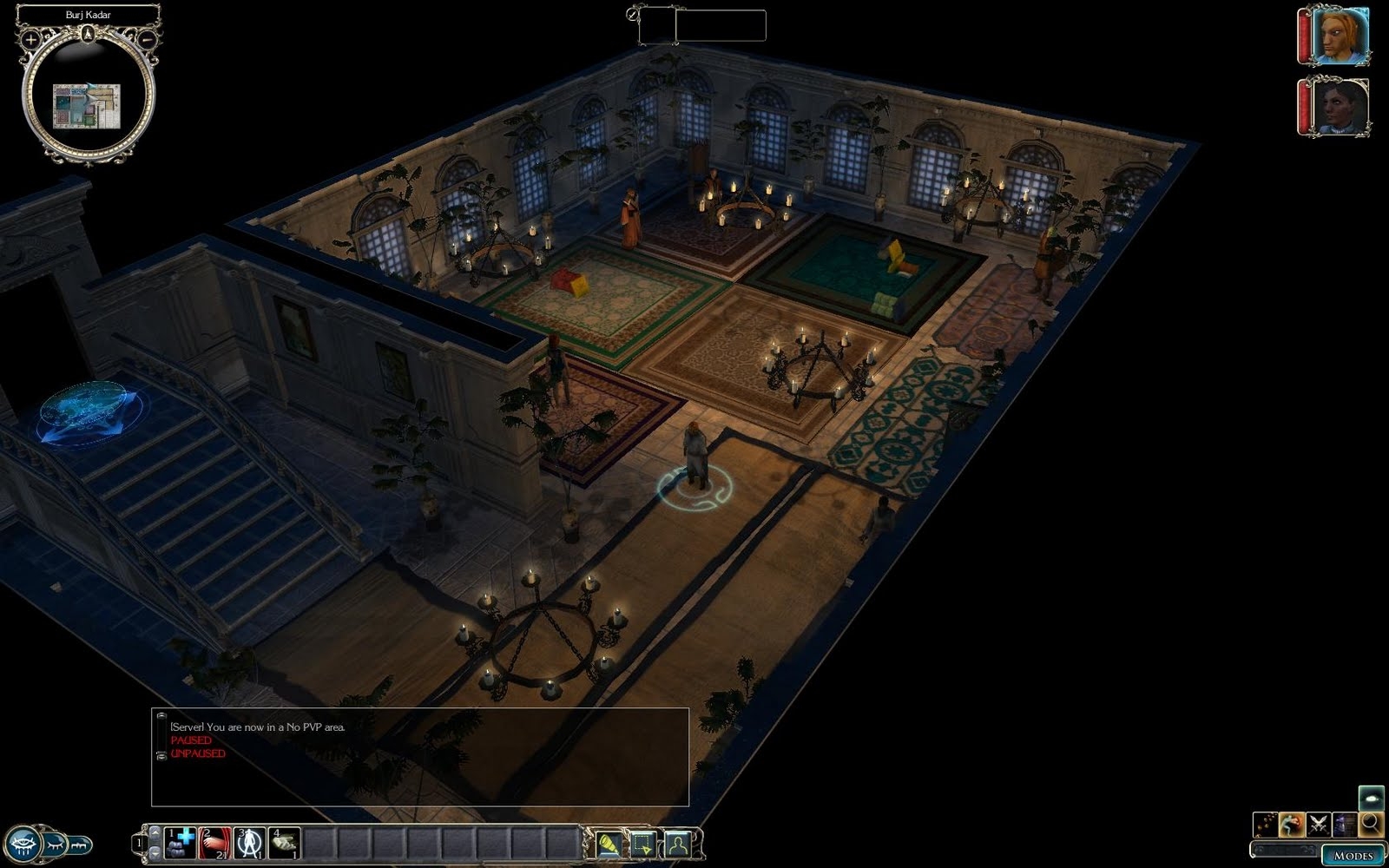Image resolution: width=1389 pixels, height=868 pixels.
Task: Toggle the minimap north-lock compass button
Action: (89, 35)
